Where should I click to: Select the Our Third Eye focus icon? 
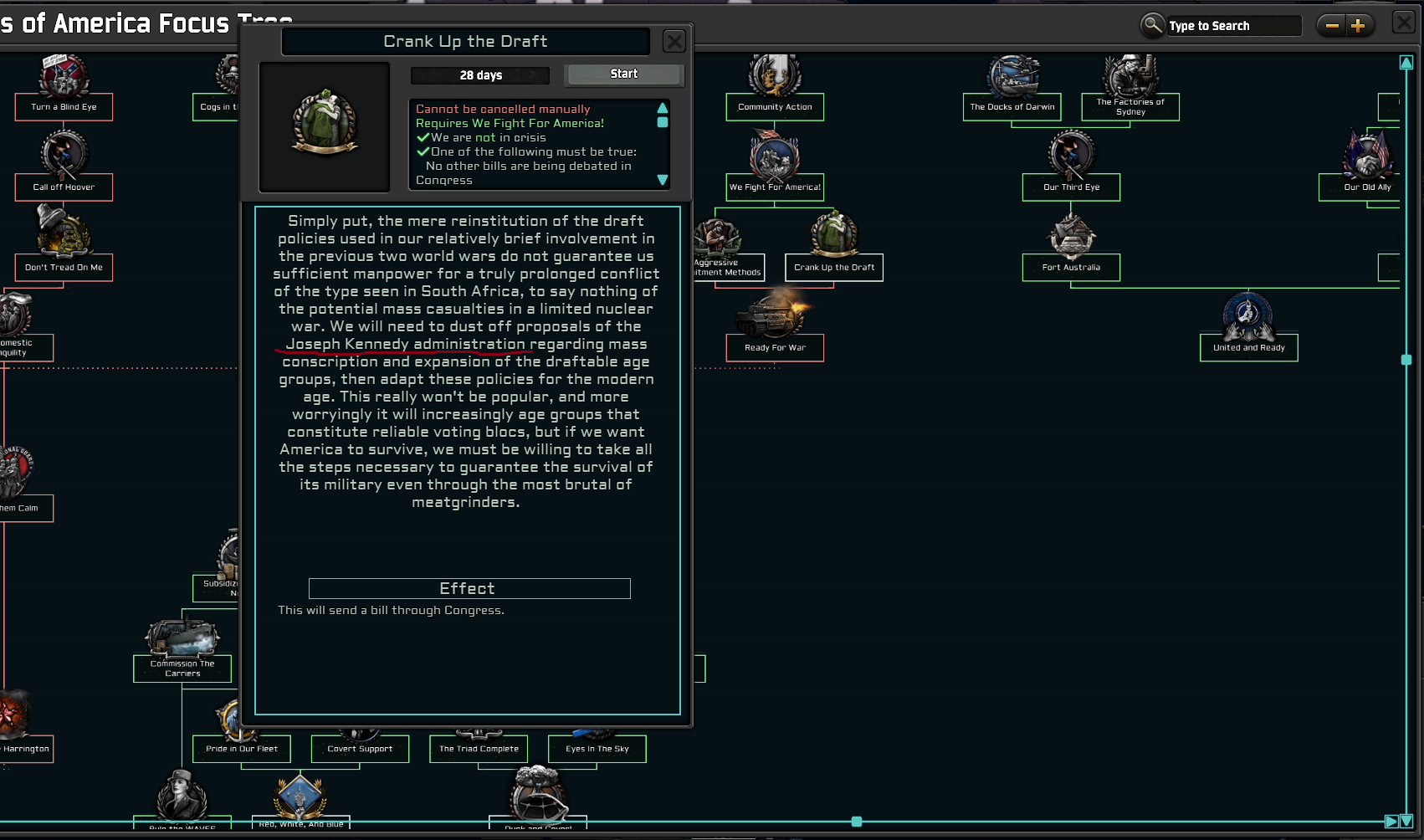coord(1071,157)
